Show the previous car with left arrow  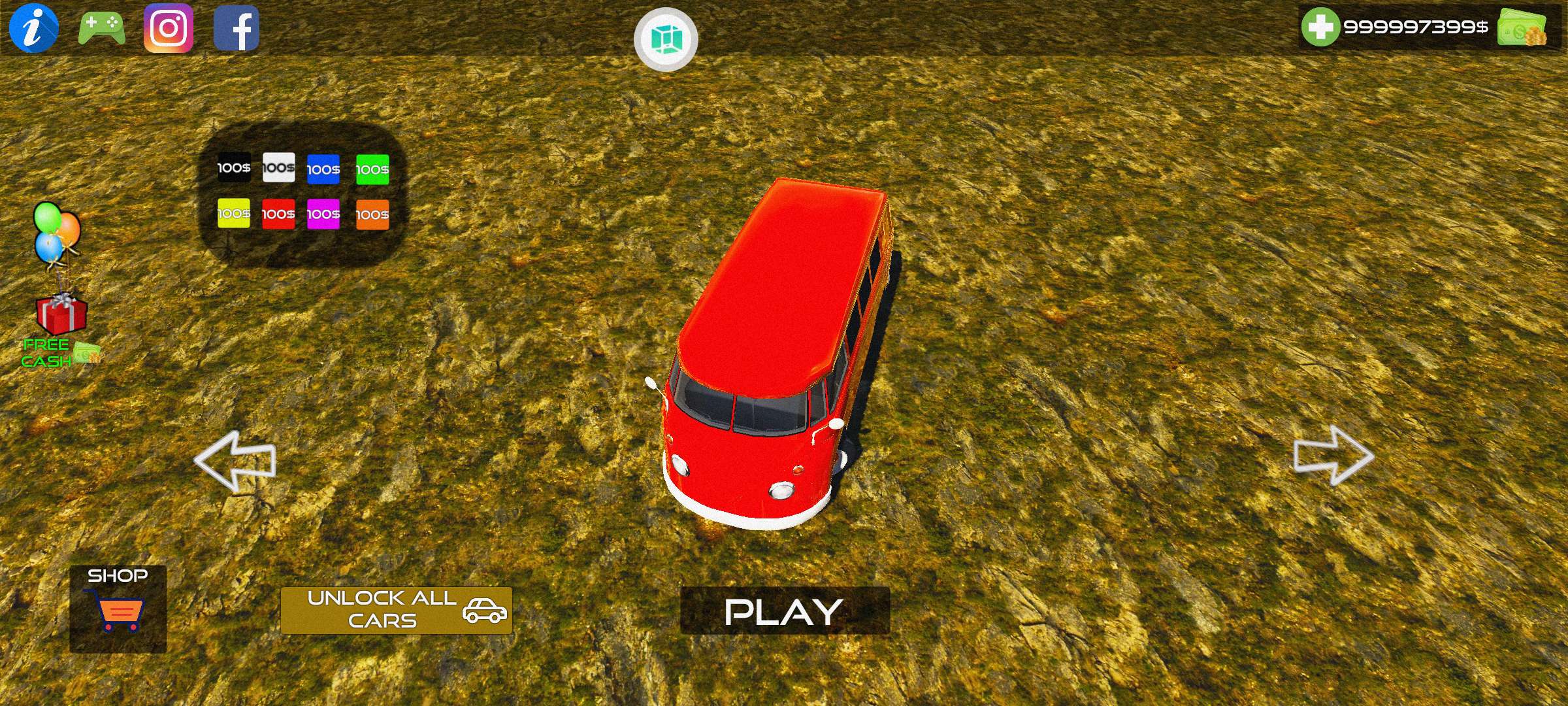235,460
